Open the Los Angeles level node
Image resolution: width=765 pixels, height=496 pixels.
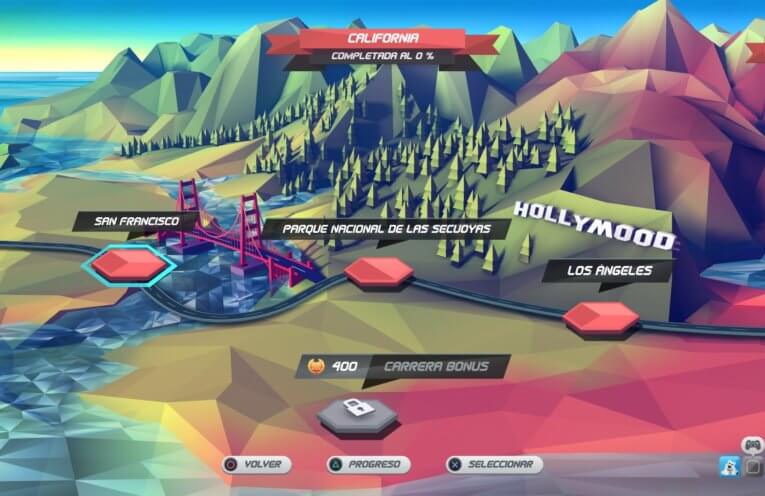click(600, 318)
